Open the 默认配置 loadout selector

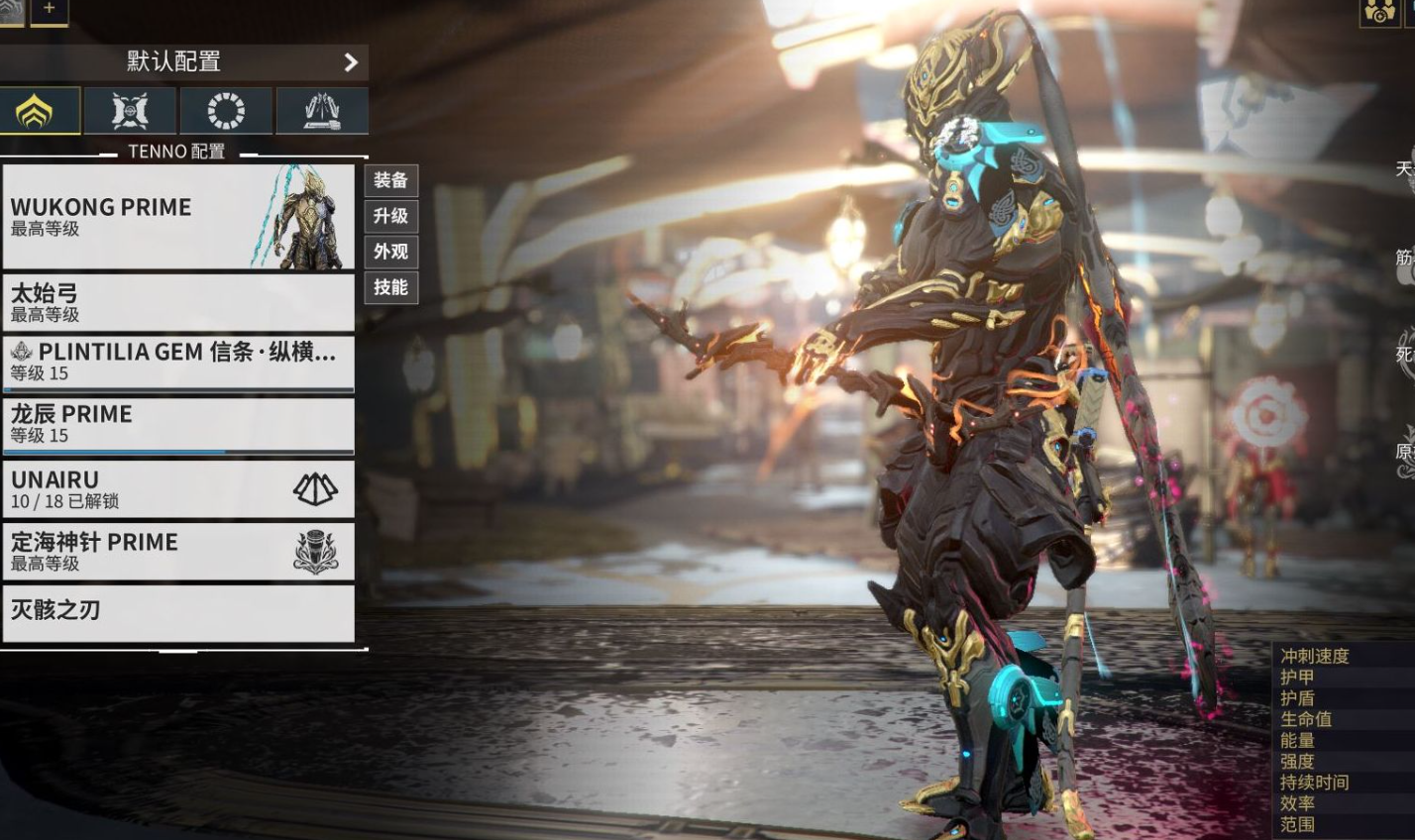pos(183,61)
